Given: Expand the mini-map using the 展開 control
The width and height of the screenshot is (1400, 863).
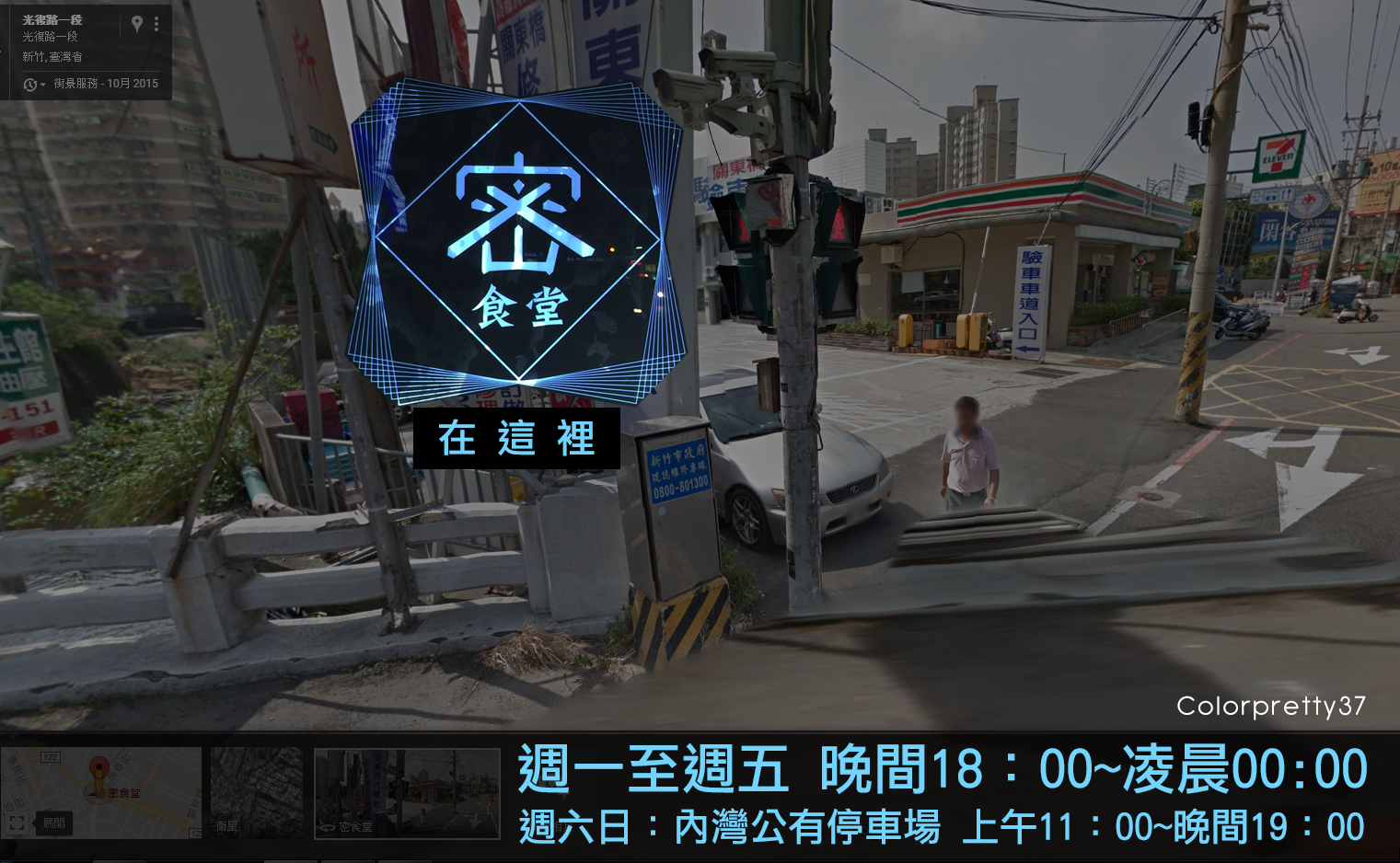Looking at the screenshot, I should [x=54, y=823].
